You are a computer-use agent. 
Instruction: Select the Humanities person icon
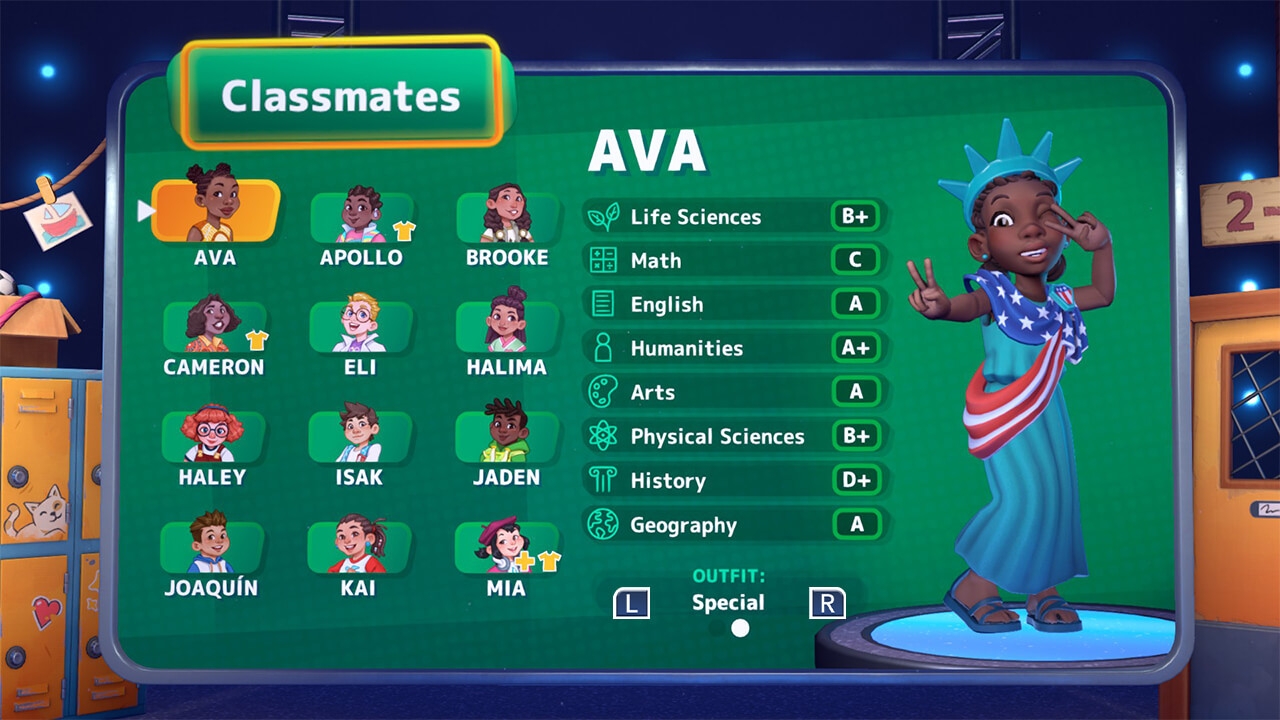click(x=604, y=348)
